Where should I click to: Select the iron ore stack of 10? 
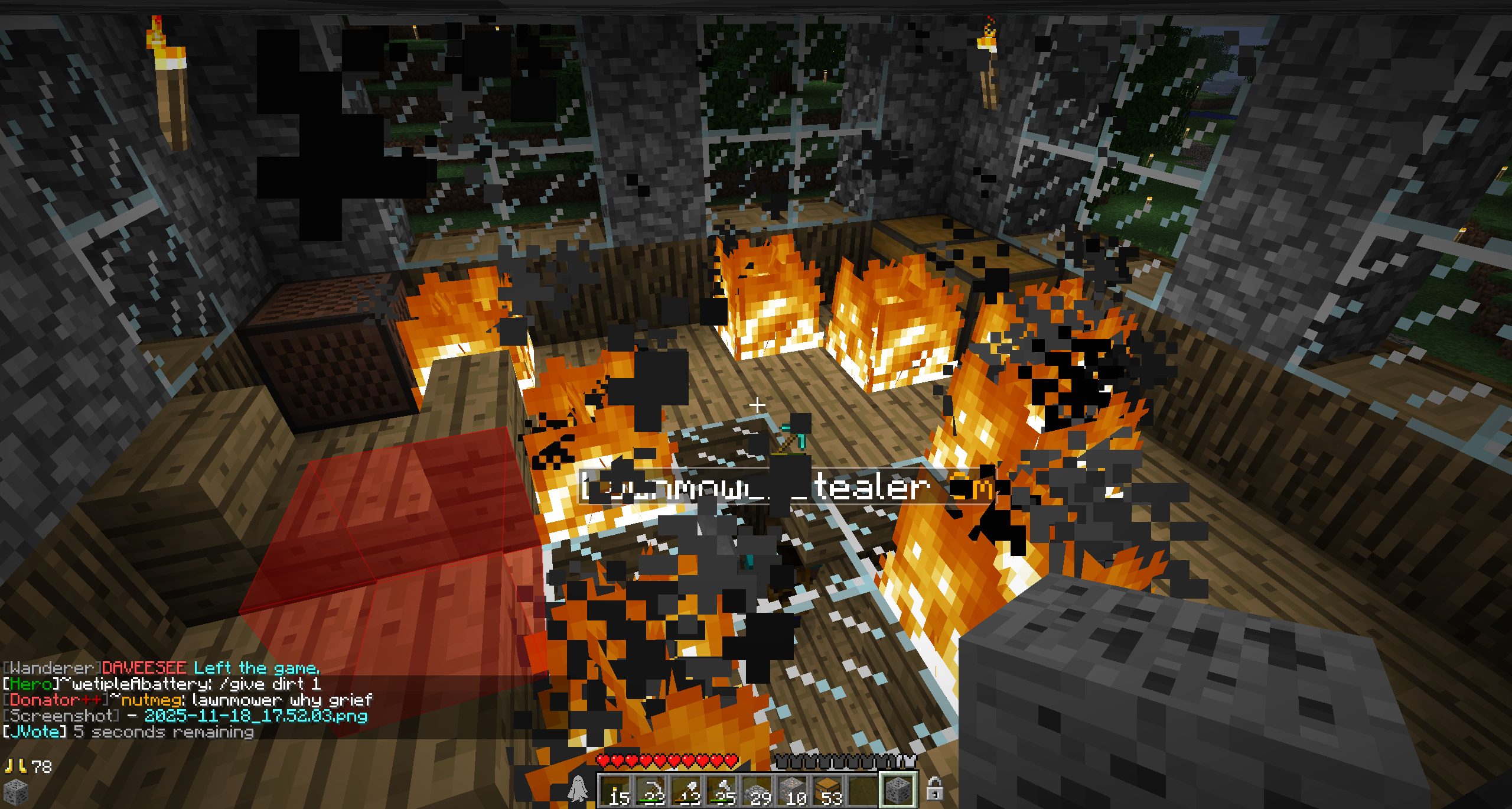coord(793,790)
